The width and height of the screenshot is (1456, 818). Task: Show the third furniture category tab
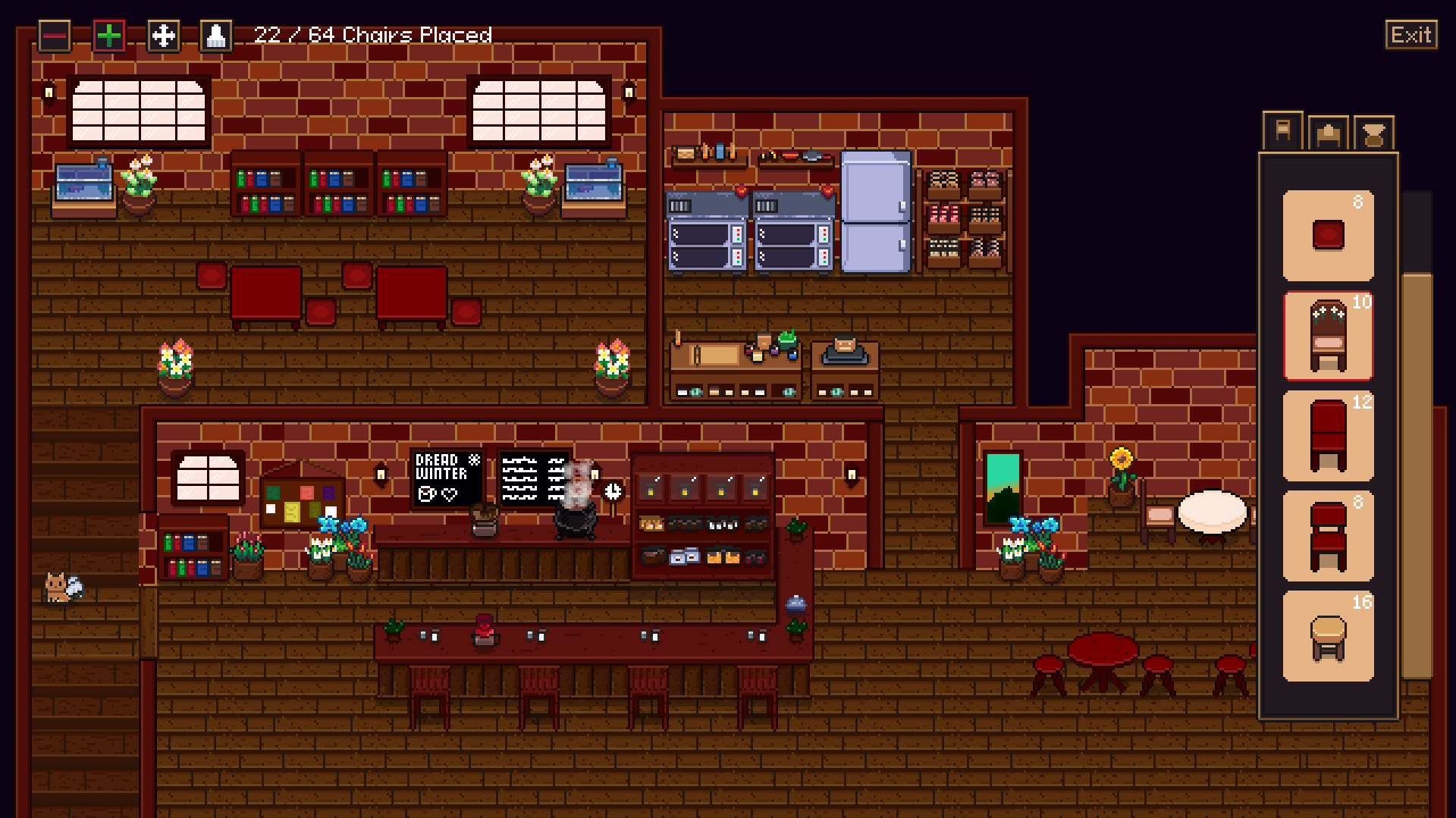pyautogui.click(x=1373, y=134)
